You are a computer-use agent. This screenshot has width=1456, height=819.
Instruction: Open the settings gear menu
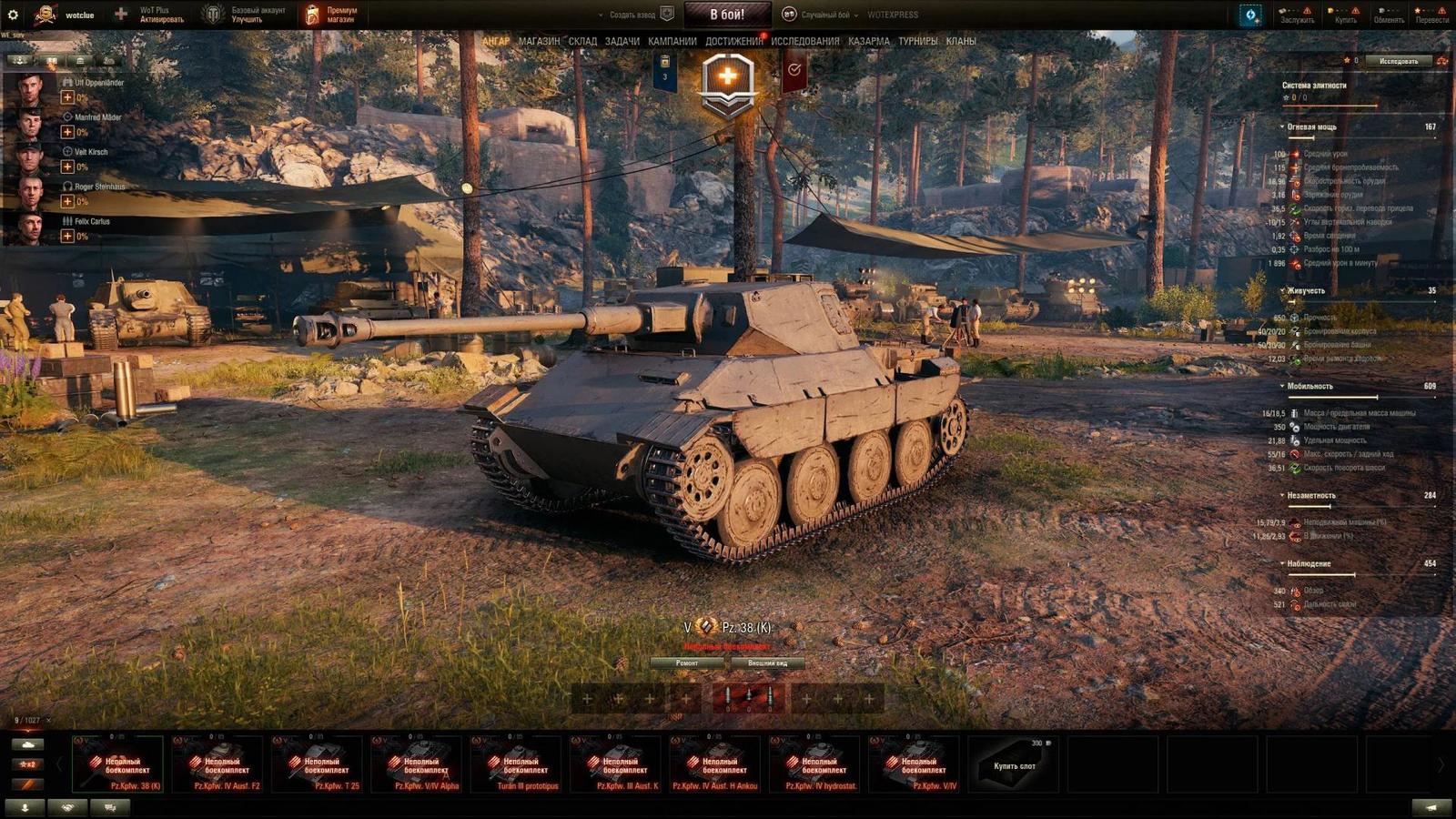[15, 15]
